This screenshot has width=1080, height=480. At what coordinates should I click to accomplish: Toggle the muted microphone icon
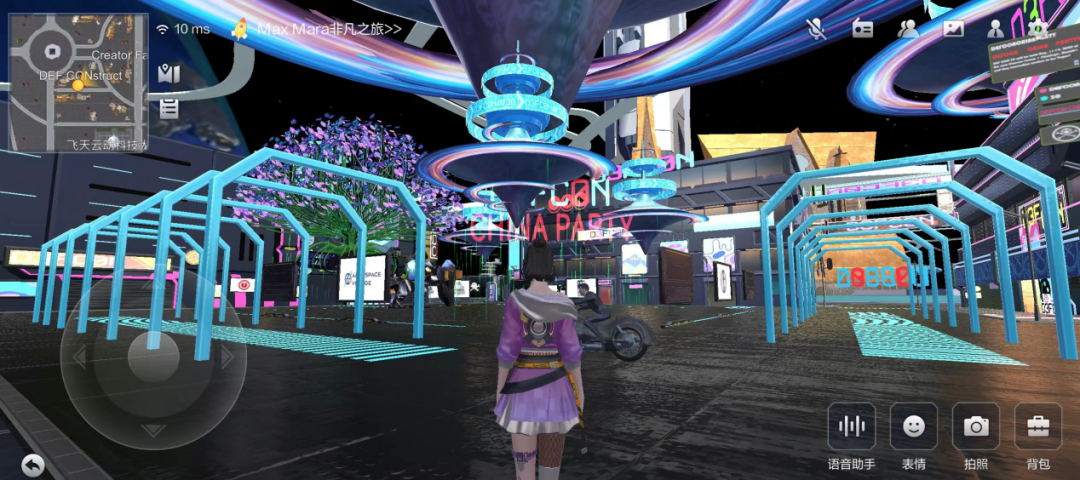coord(817,29)
